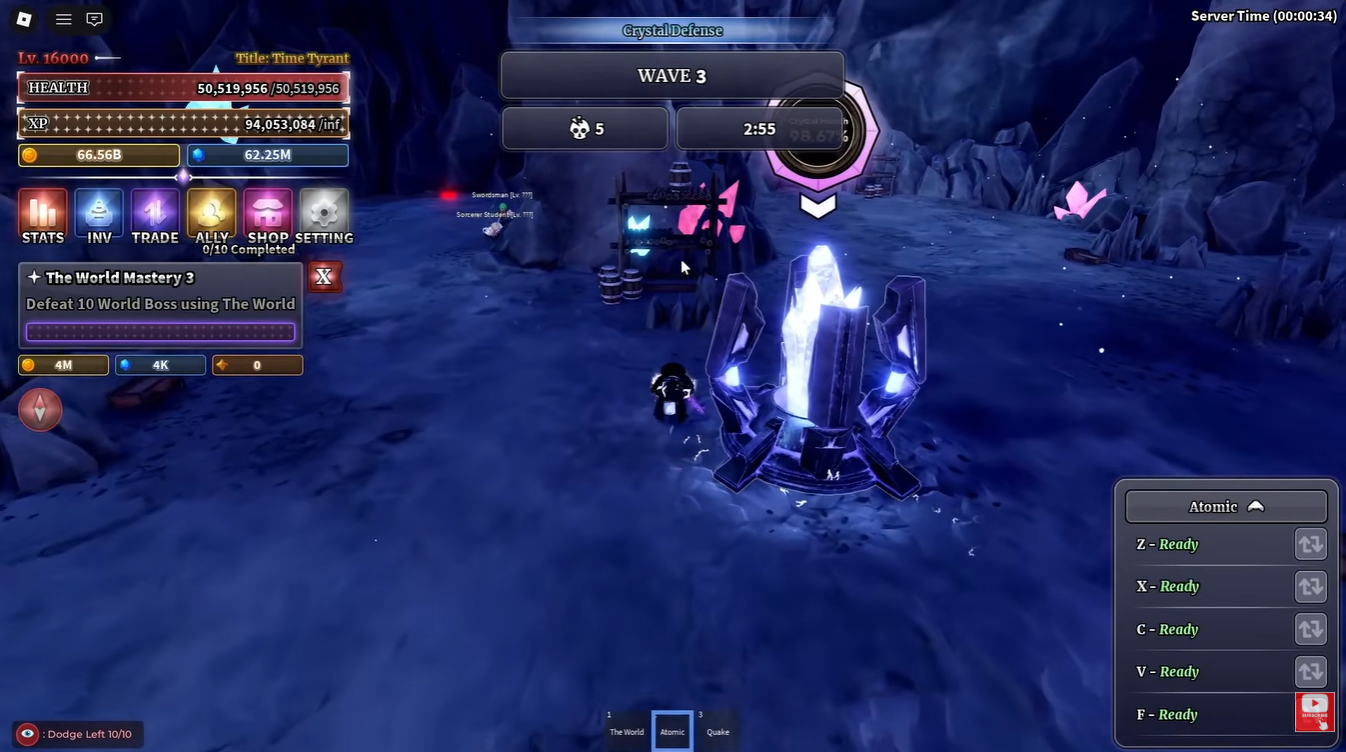Select the highlighted Atomic hotbar slot
Screen dimensions: 1346x752
[671, 731]
